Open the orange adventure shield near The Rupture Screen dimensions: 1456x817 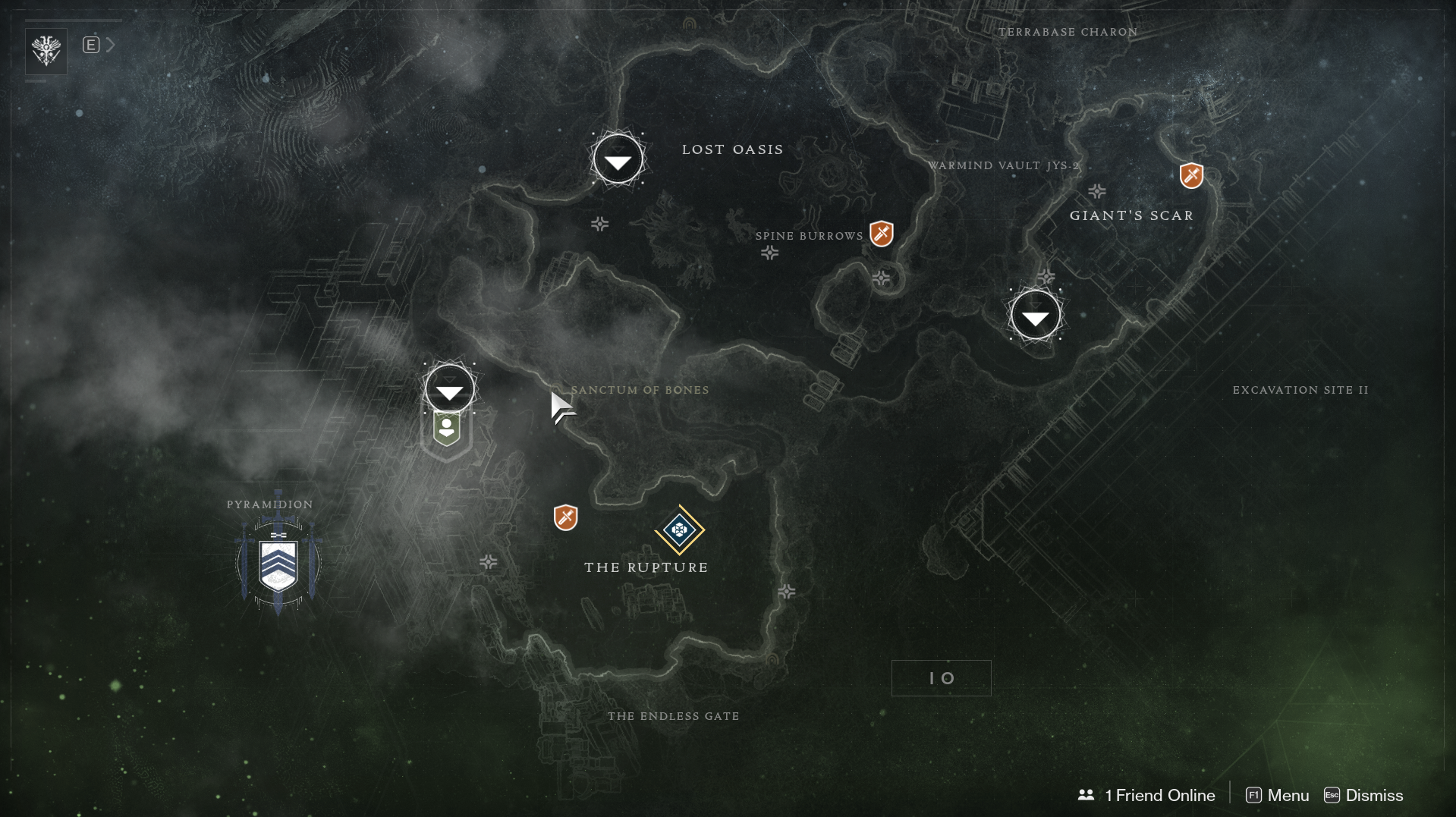[565, 517]
